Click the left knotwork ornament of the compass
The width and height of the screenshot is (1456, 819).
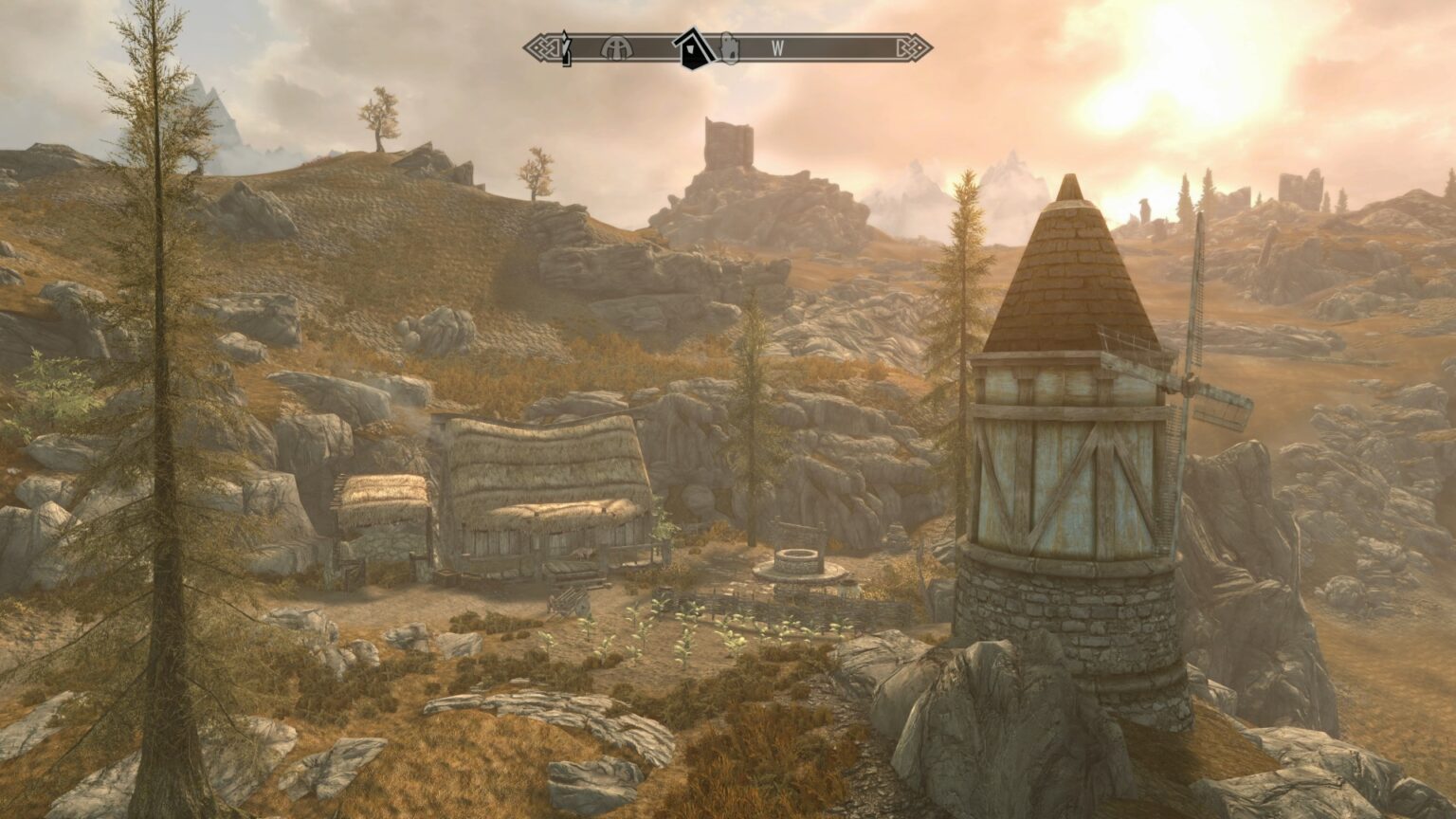click(542, 47)
